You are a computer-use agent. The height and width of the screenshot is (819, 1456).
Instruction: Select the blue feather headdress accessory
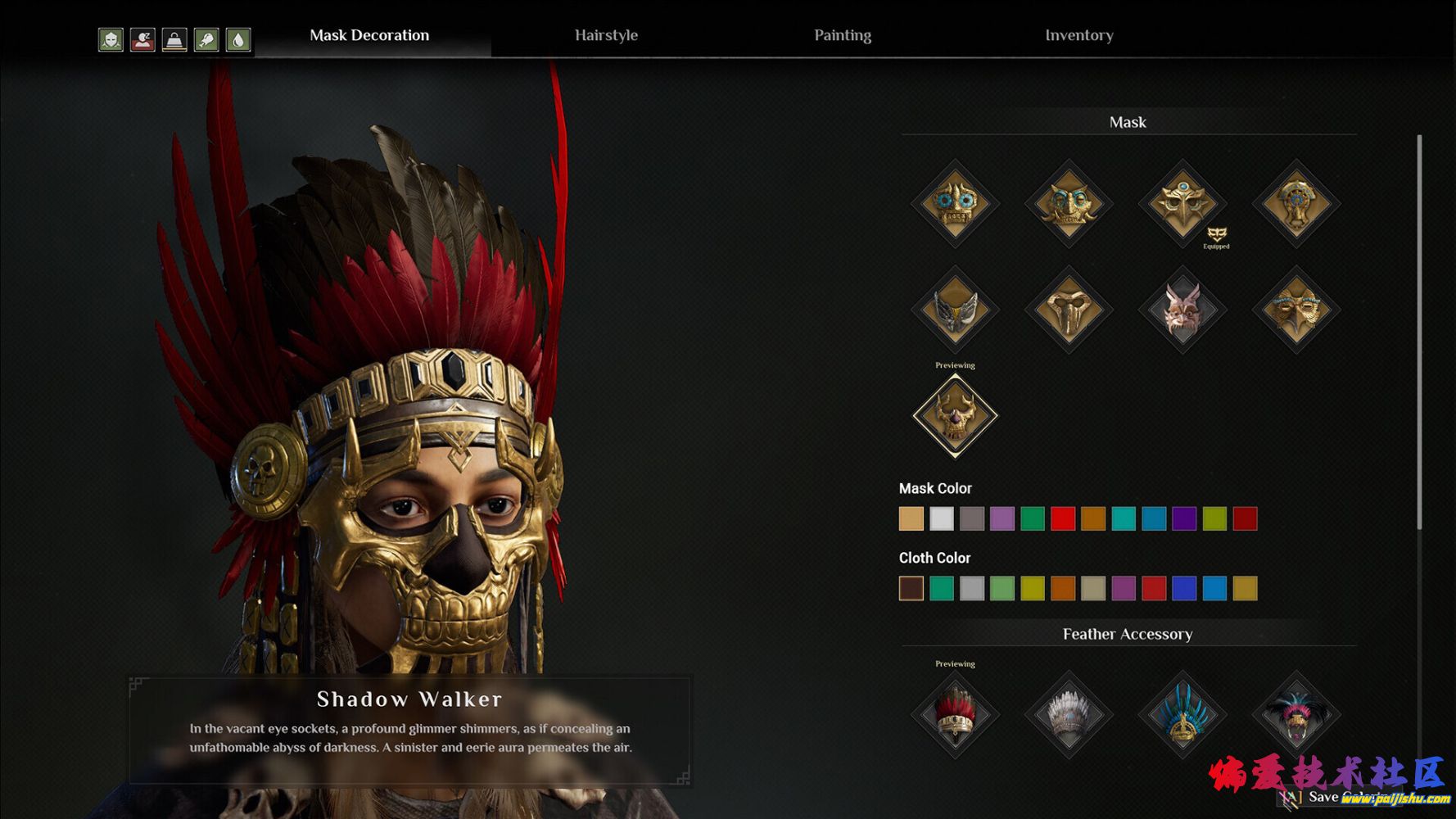pyautogui.click(x=1182, y=714)
